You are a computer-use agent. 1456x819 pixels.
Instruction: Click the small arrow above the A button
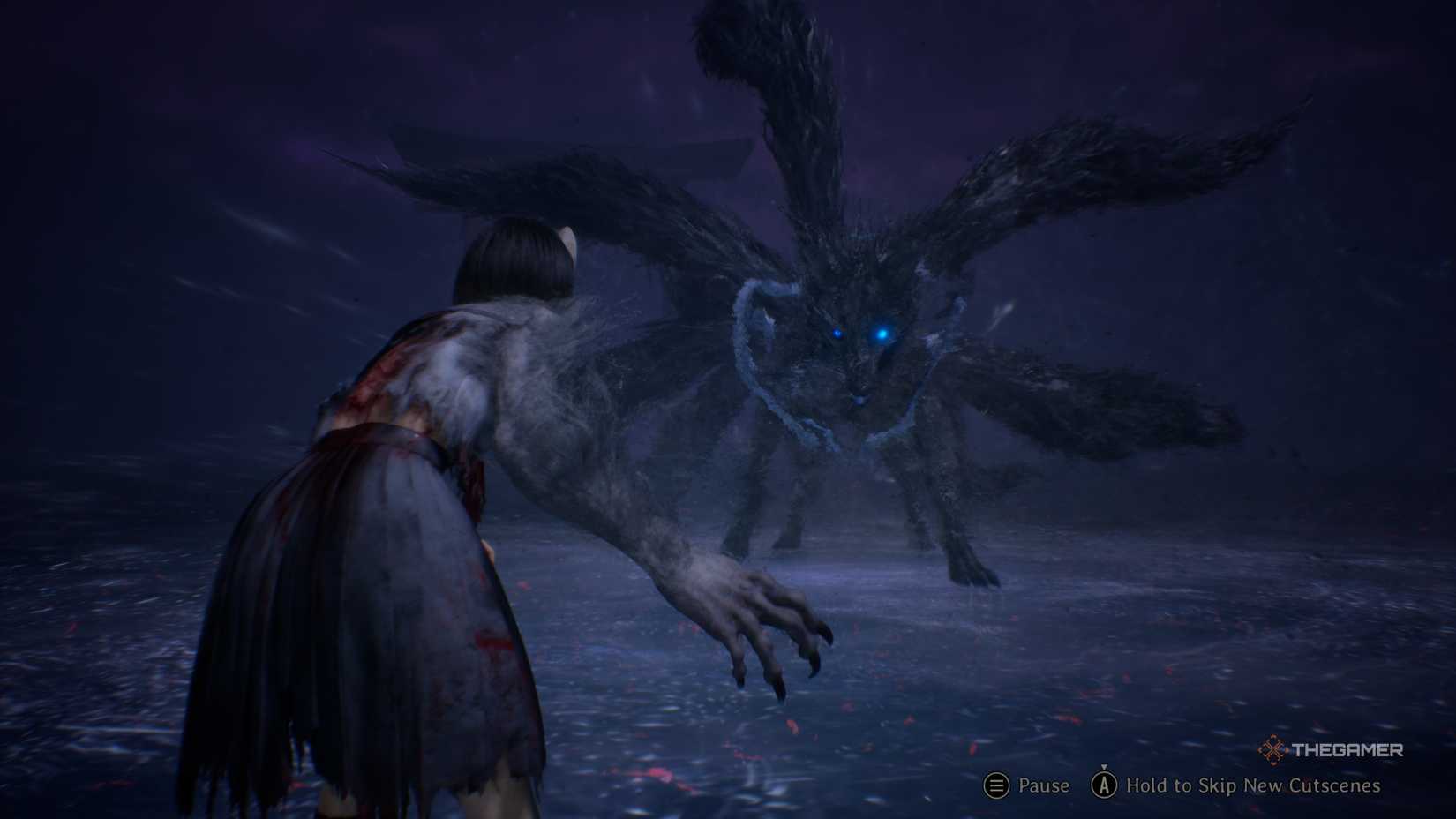click(1106, 767)
